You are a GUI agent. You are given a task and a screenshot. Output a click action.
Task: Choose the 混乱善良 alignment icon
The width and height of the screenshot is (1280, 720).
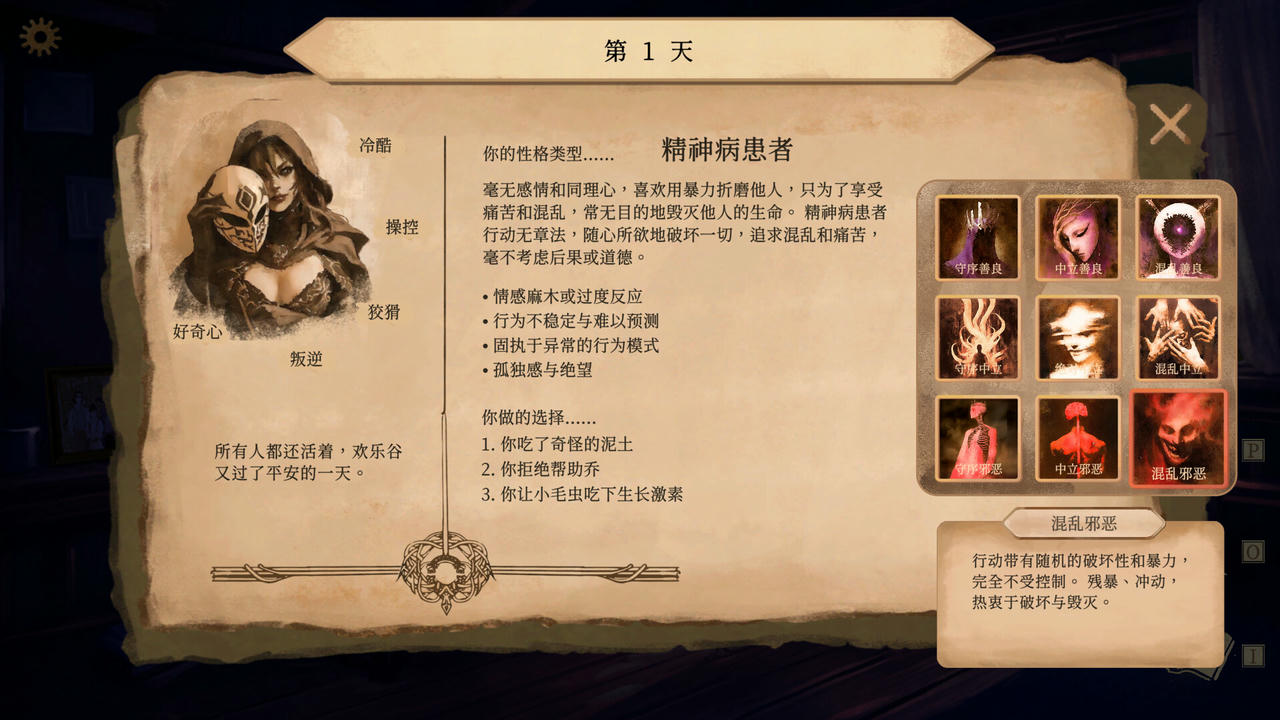click(x=1179, y=237)
